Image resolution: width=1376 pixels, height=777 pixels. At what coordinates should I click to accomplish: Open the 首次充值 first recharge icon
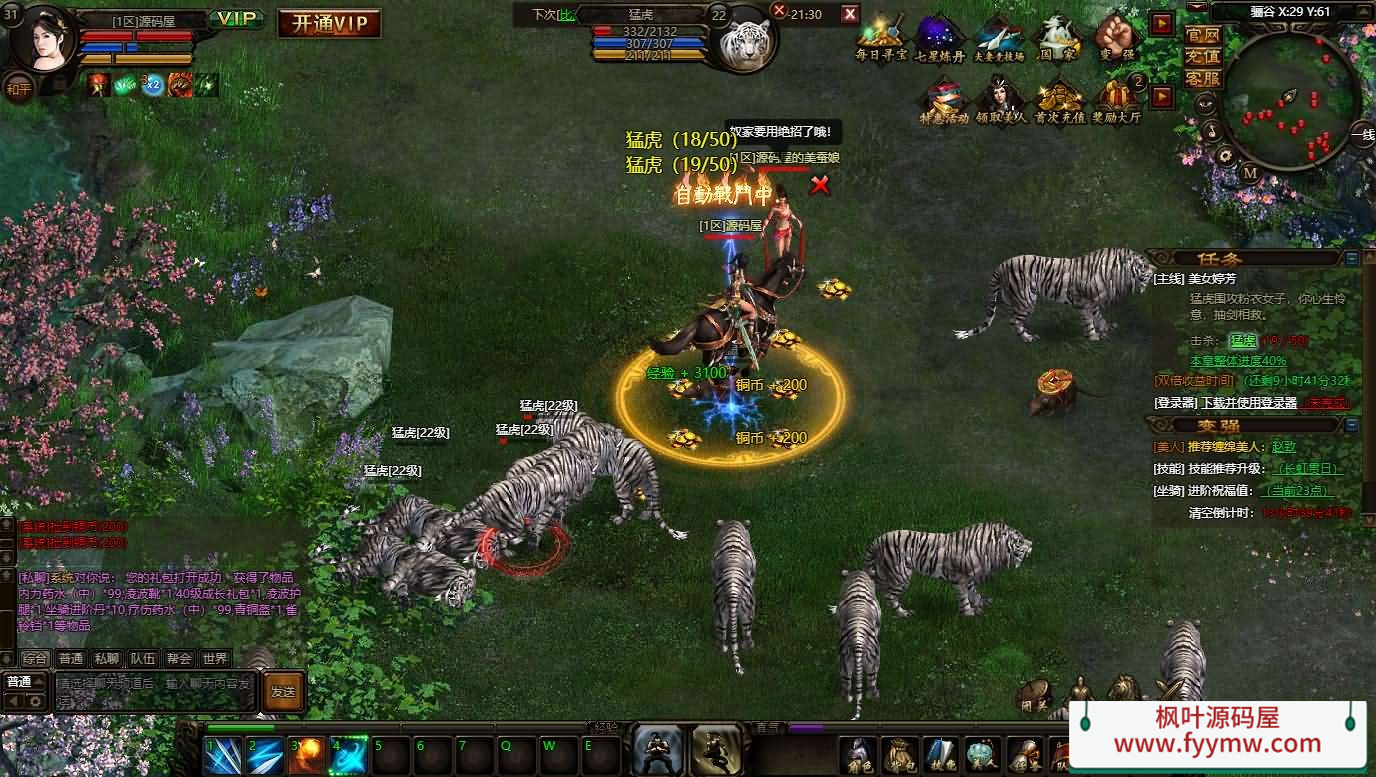(1058, 99)
